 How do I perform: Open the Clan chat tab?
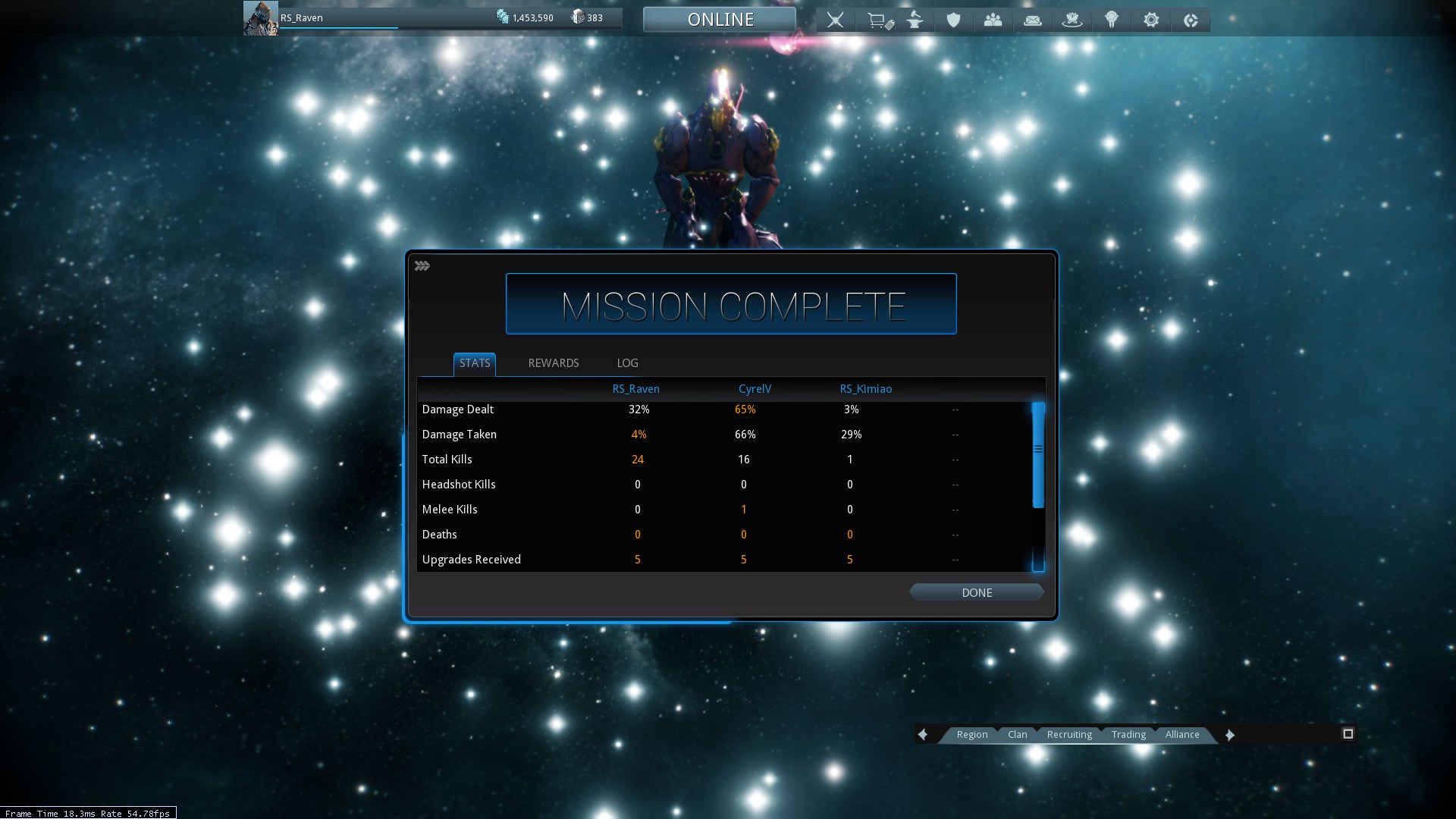pyautogui.click(x=1017, y=734)
